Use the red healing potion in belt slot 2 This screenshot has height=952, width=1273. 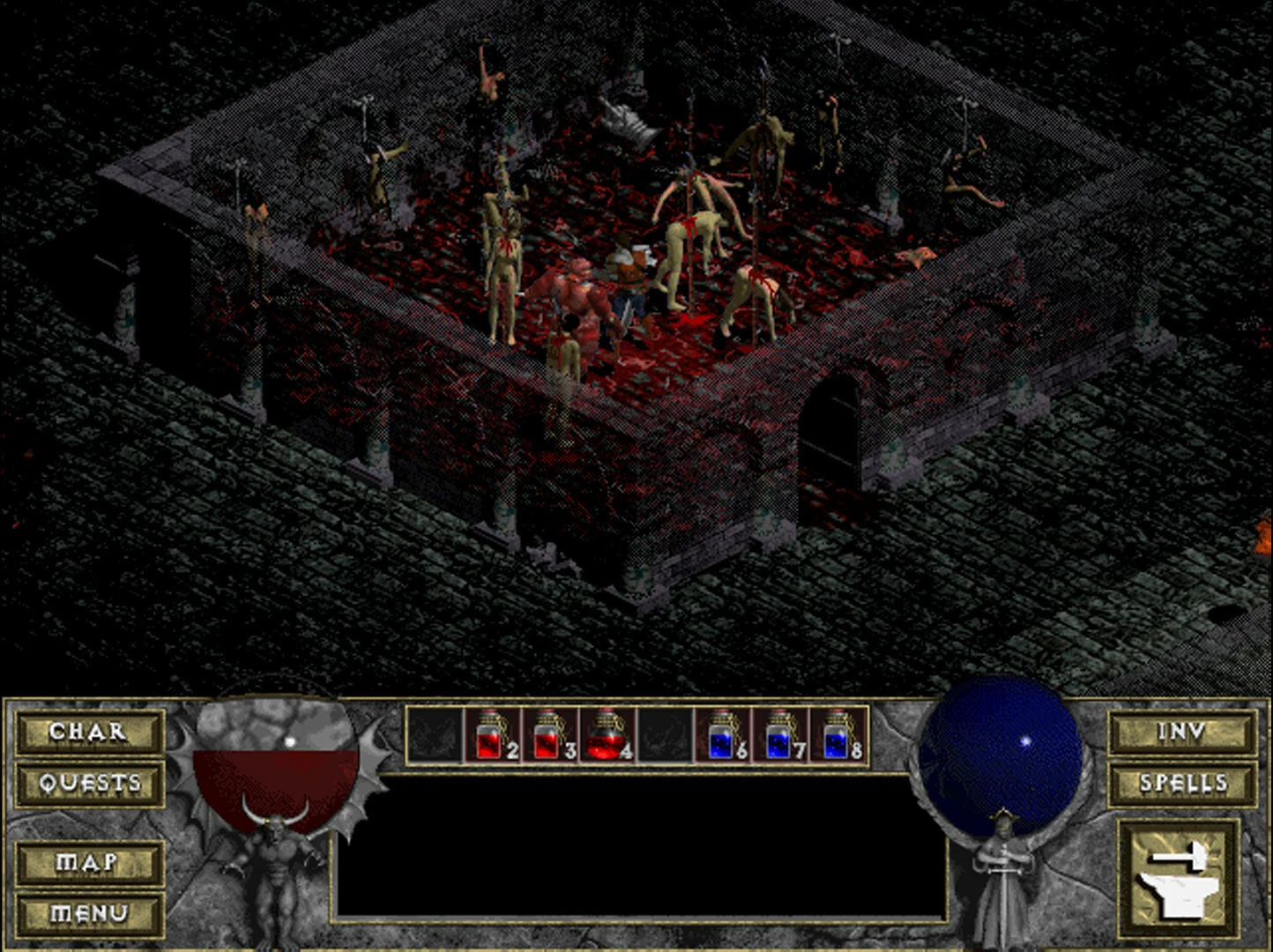point(492,735)
